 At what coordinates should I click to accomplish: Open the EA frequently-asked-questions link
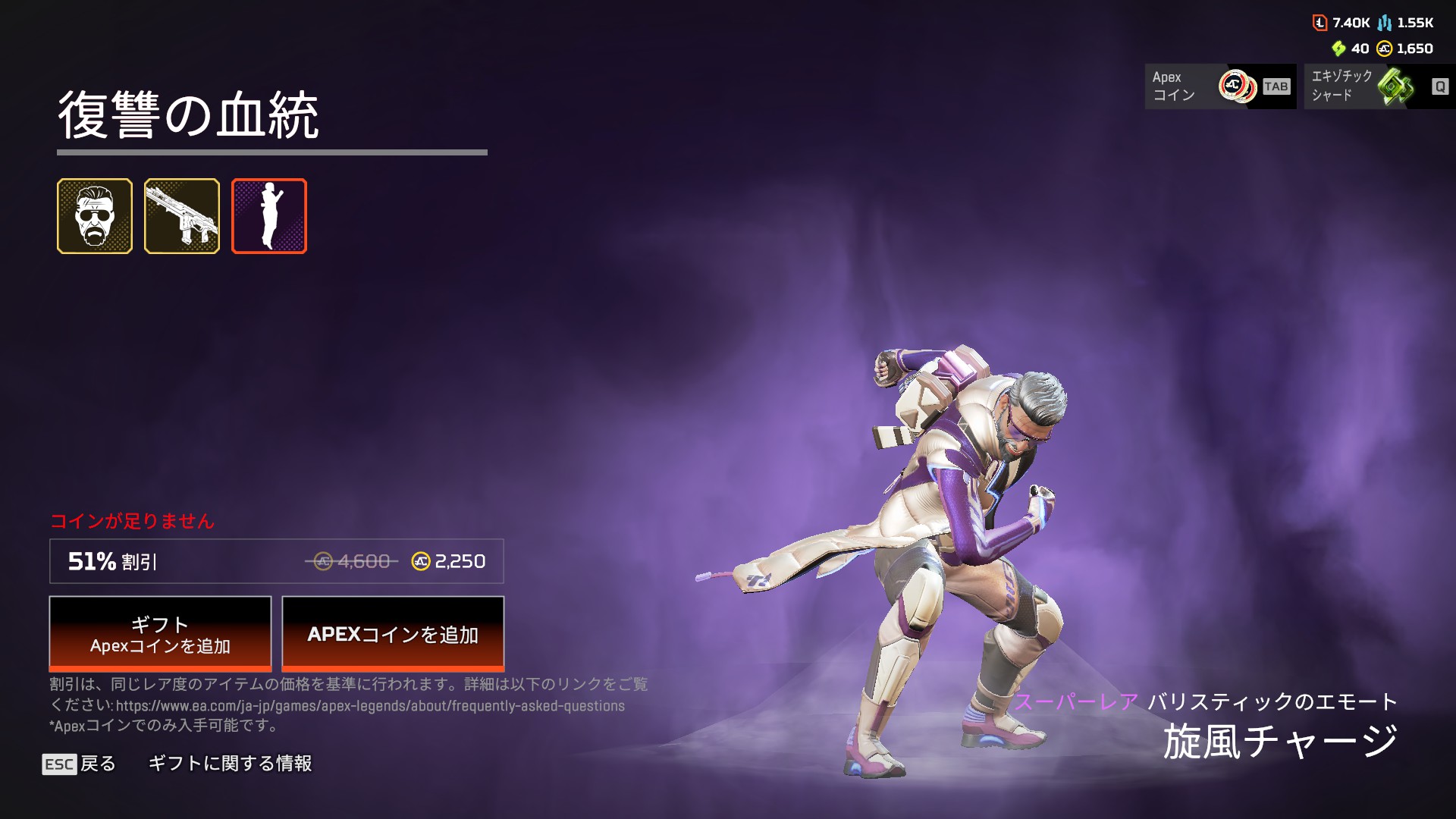(x=370, y=706)
